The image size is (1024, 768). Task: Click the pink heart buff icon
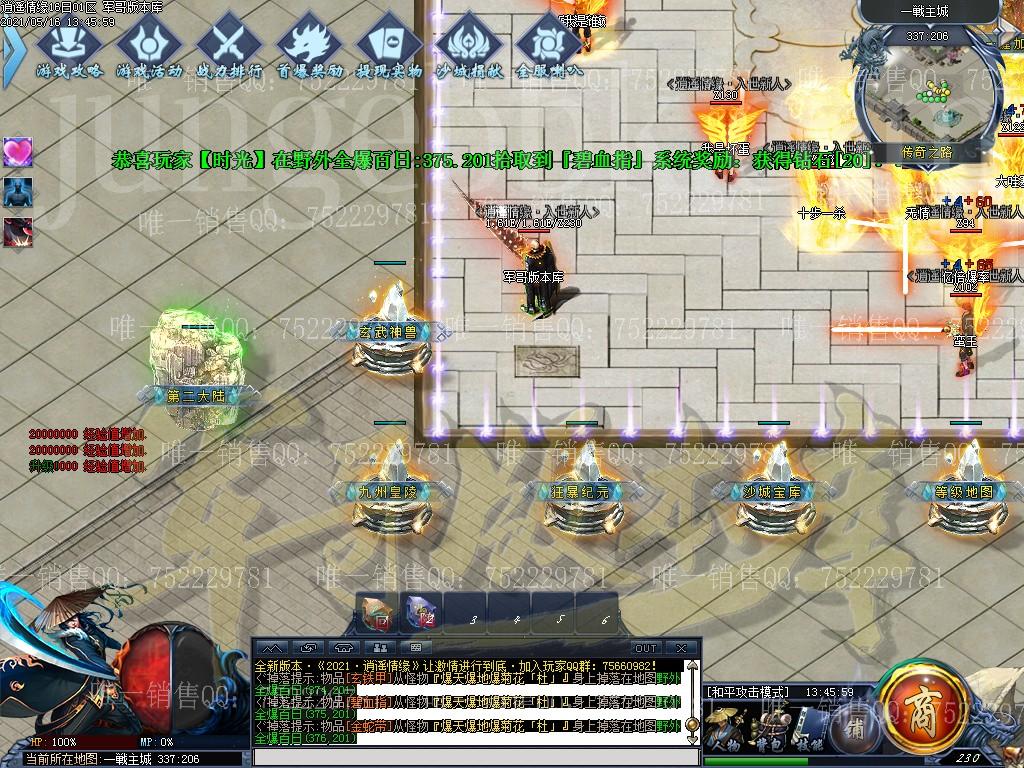point(17,152)
